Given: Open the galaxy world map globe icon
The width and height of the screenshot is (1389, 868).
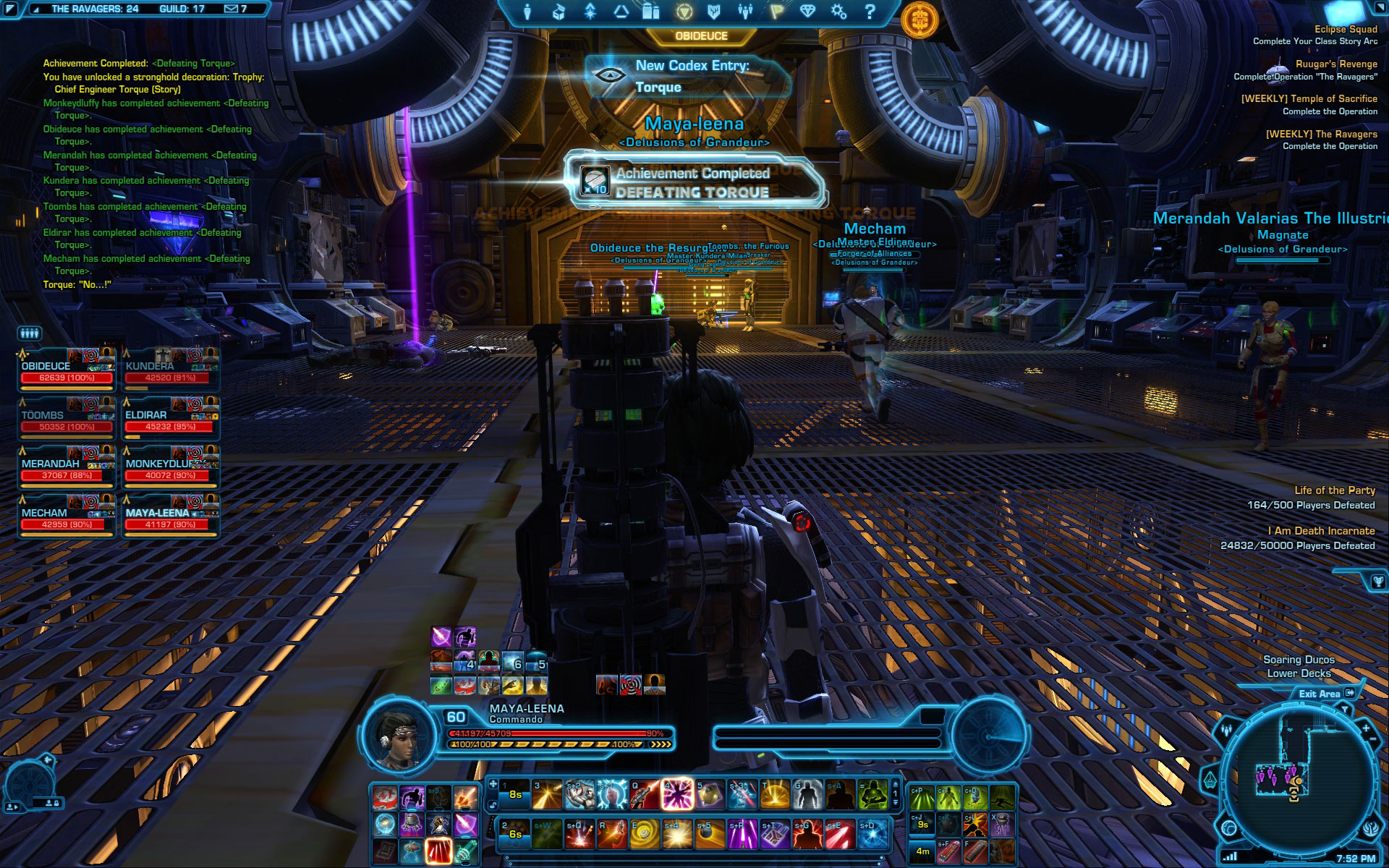Looking at the screenshot, I should click(x=1229, y=827).
